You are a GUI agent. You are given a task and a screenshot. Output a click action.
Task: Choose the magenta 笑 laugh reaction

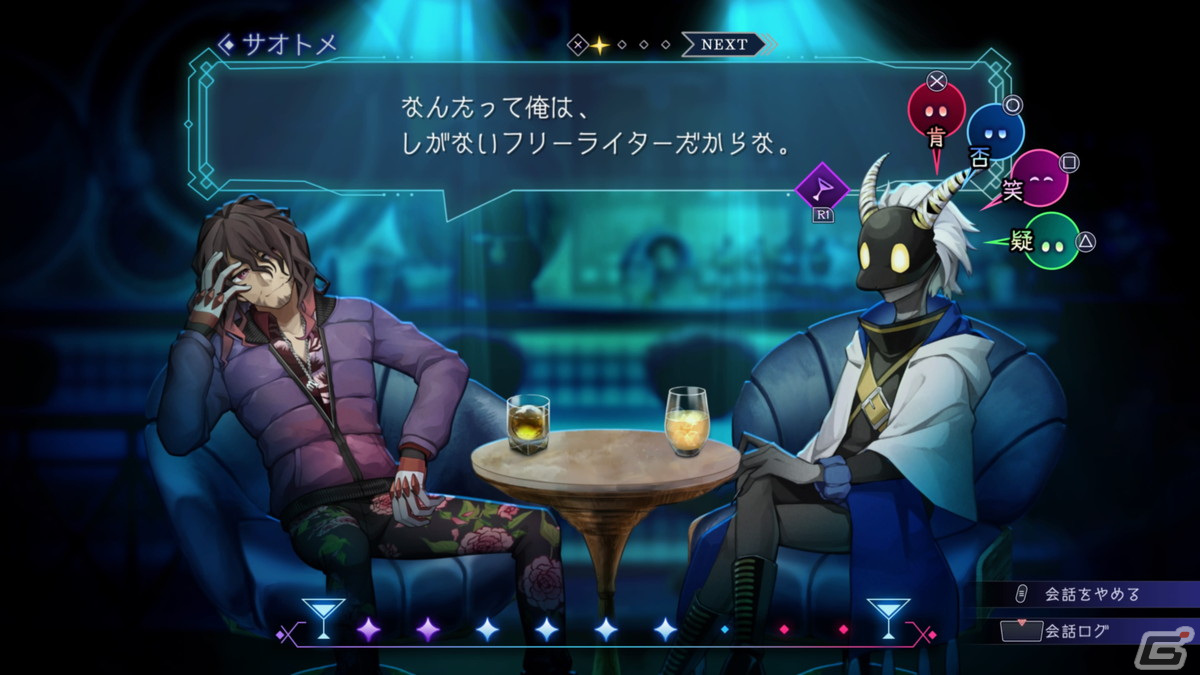coord(1039,178)
